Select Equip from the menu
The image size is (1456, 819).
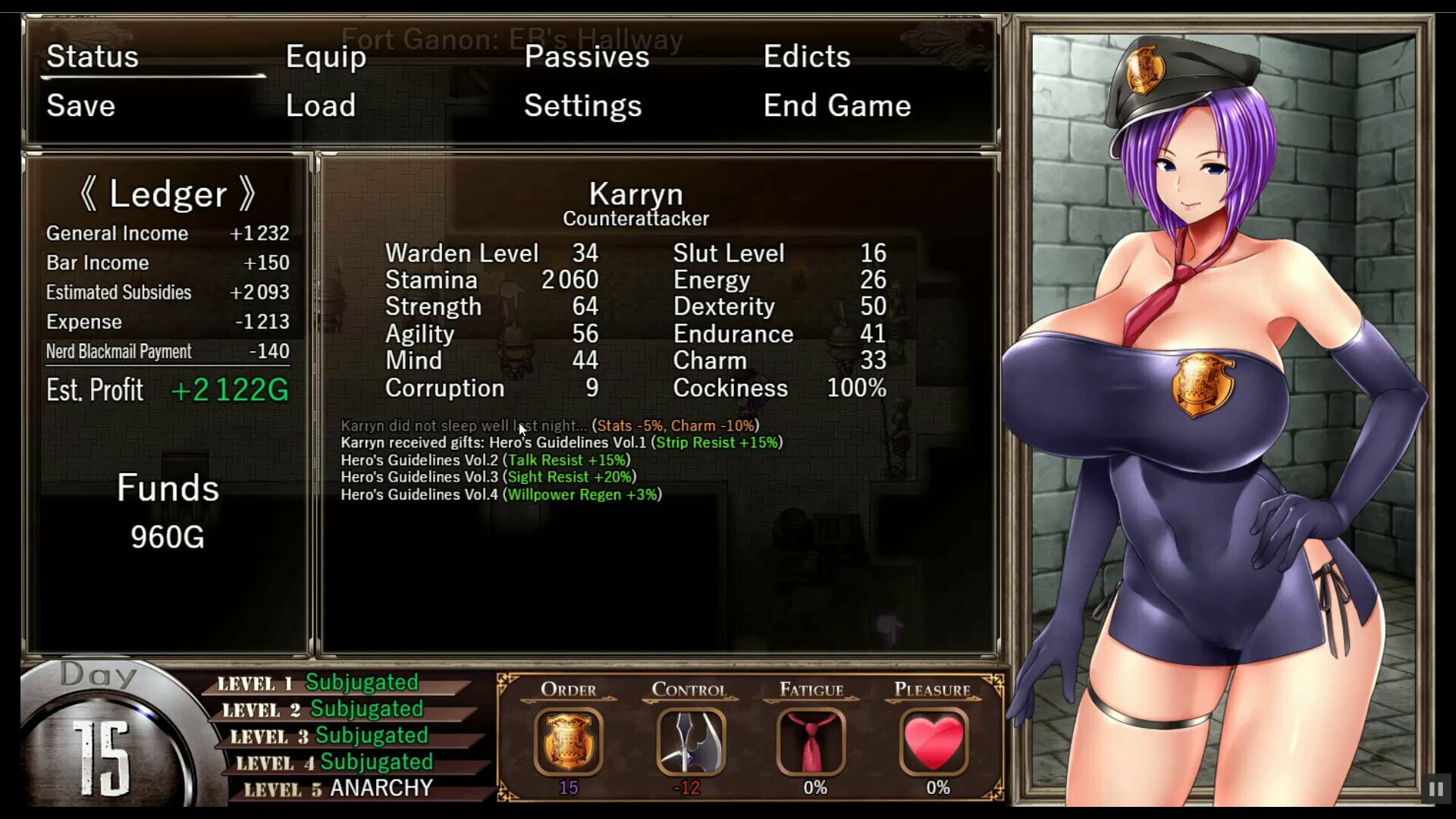coord(325,57)
